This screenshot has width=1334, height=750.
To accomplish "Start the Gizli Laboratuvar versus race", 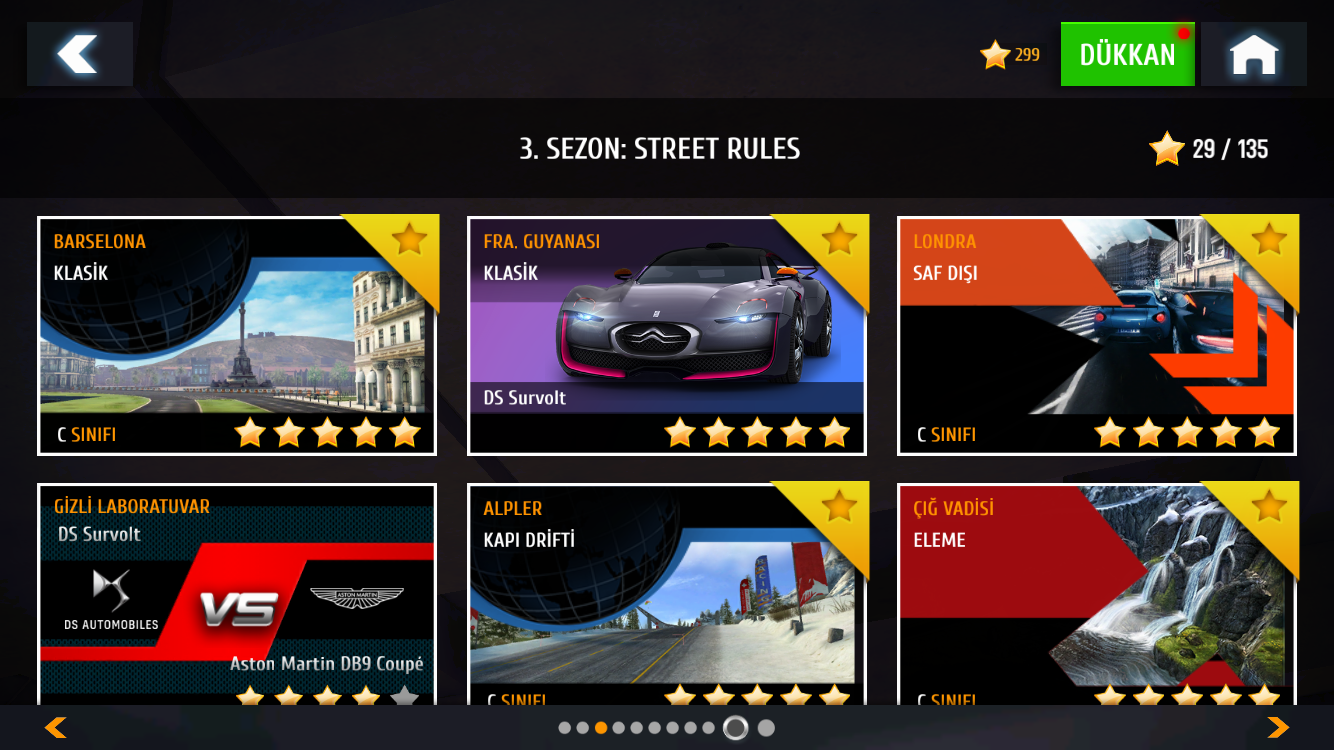I will 237,596.
